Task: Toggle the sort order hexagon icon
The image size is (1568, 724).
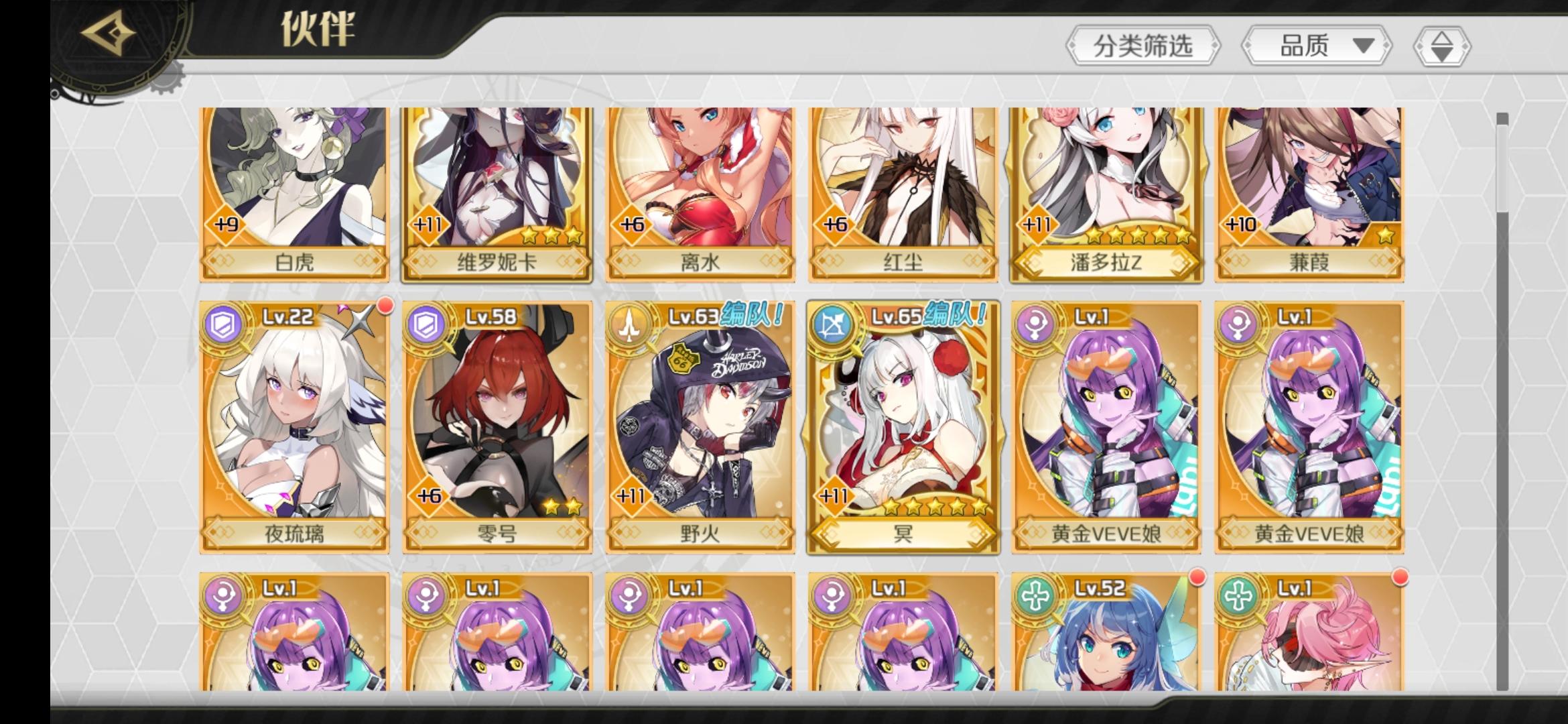Action: coord(1442,46)
